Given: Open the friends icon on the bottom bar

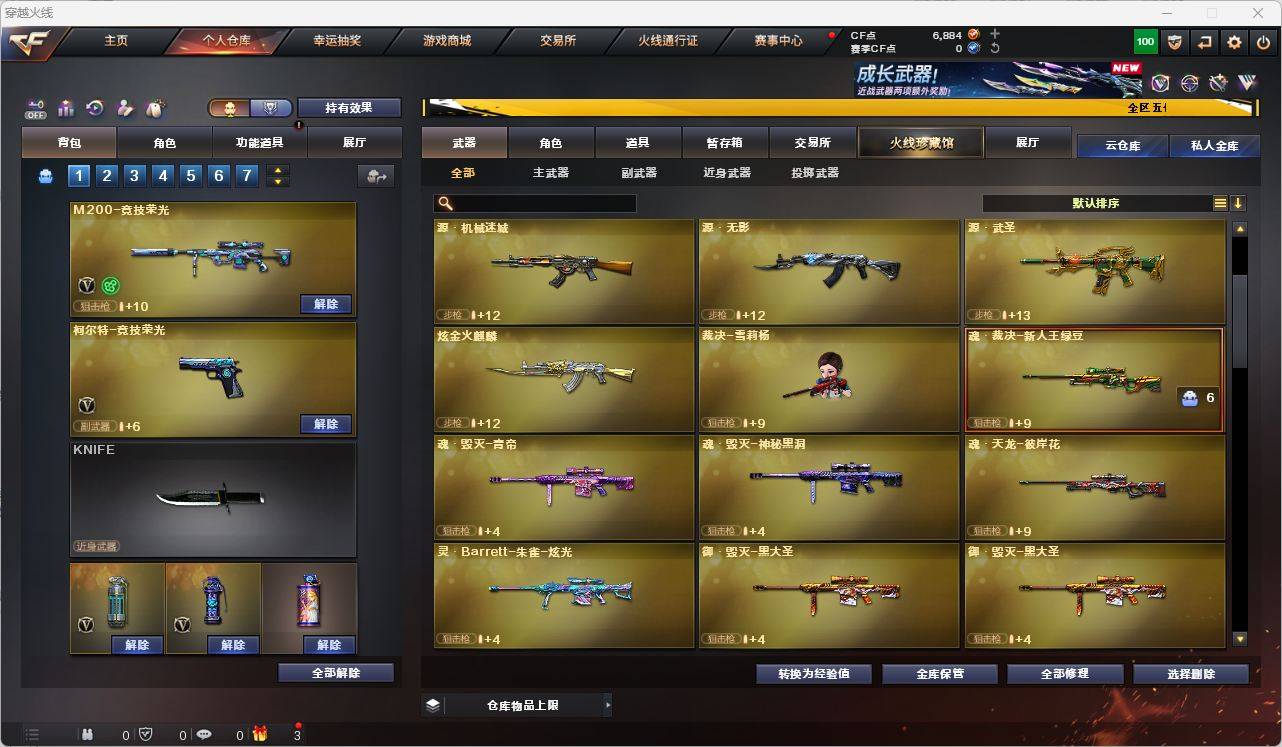Looking at the screenshot, I should tap(88, 735).
